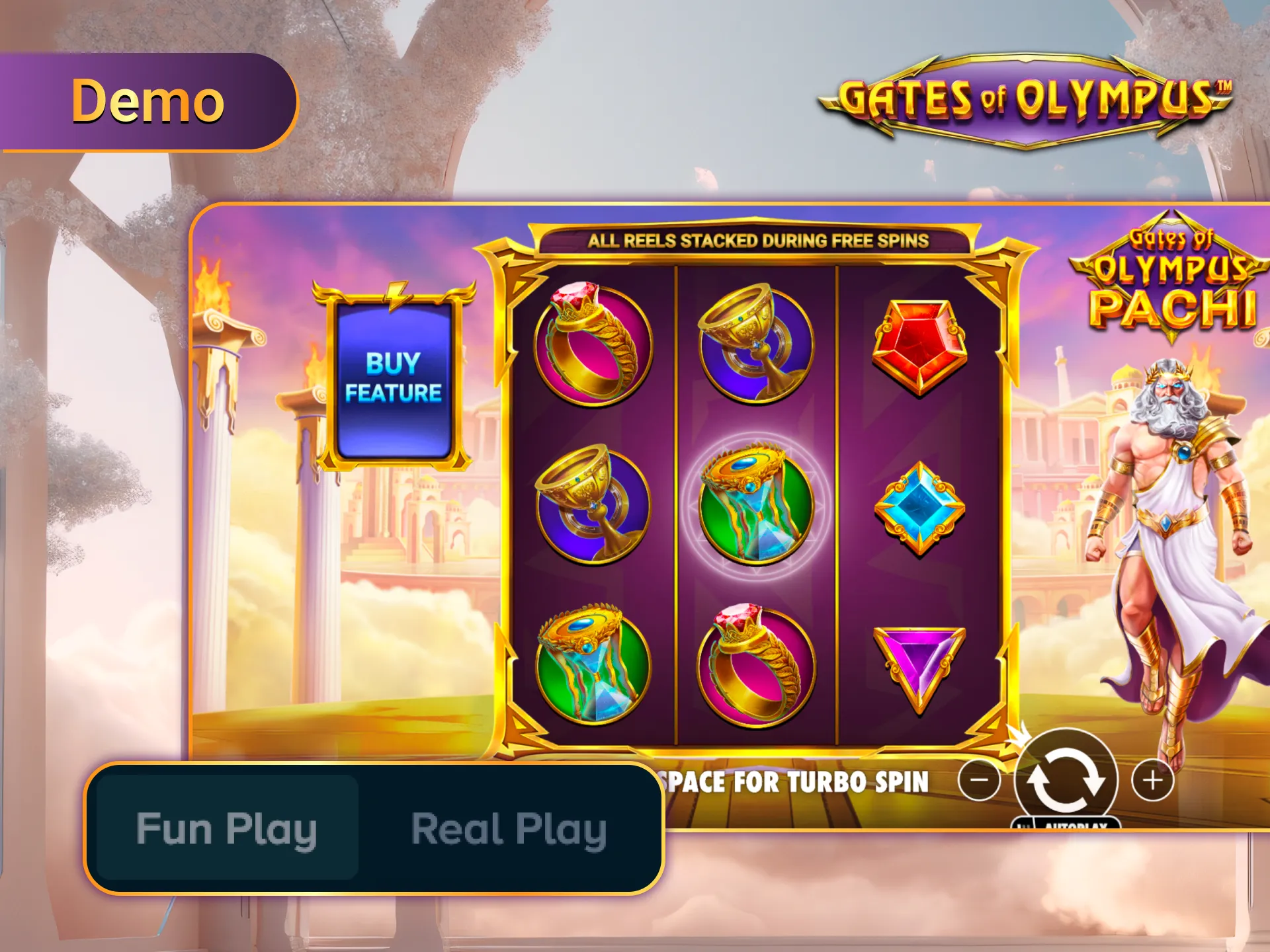
Task: Click the 1x multiplier label near Autoplay
Action: click(1023, 826)
